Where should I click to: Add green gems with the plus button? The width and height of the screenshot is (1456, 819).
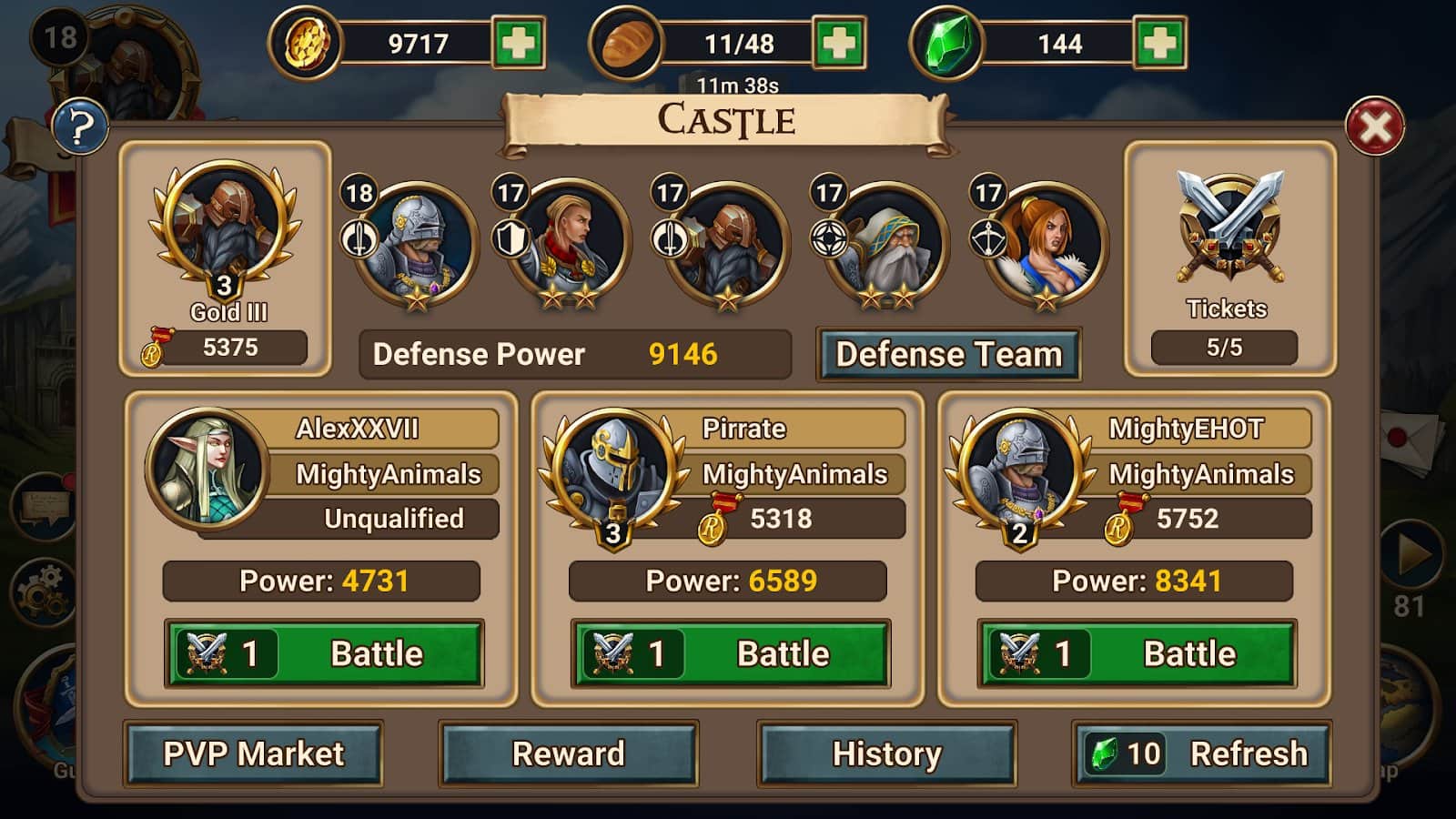point(1159,43)
